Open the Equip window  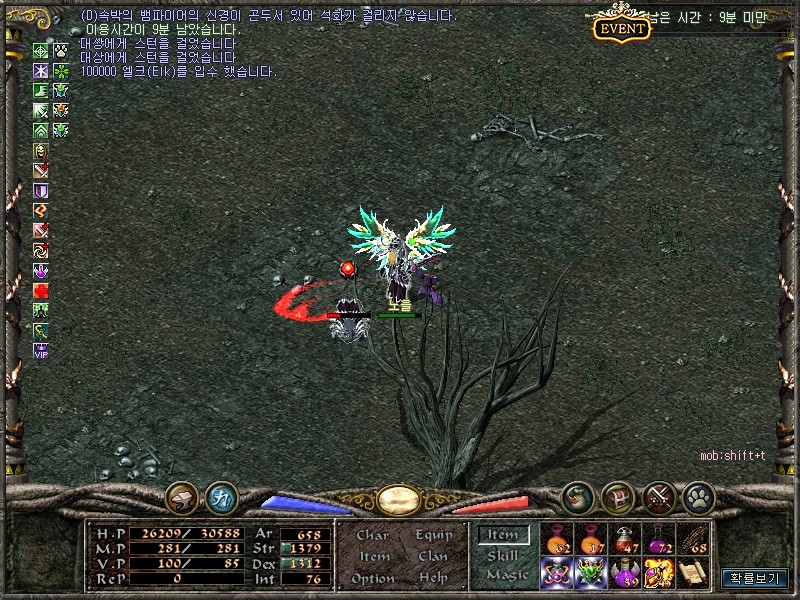434,535
